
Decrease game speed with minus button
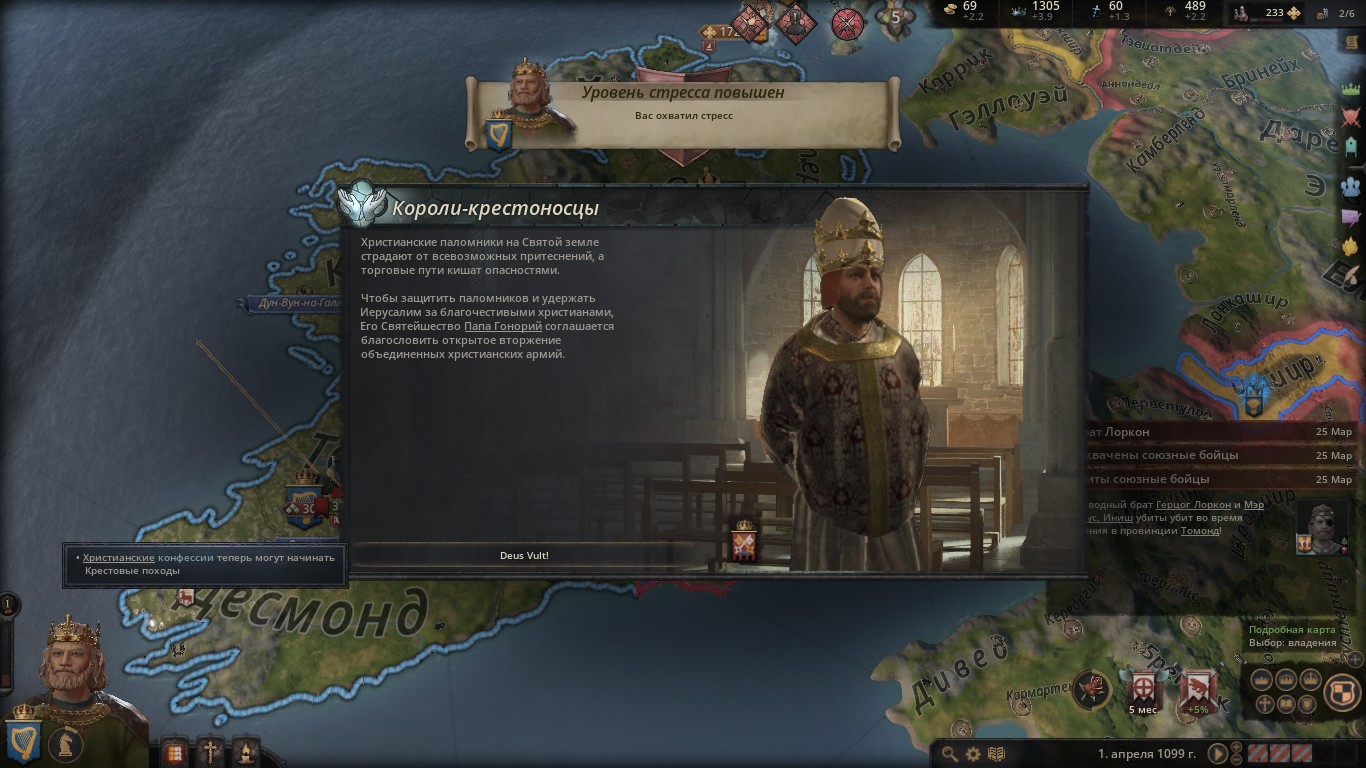click(1237, 760)
